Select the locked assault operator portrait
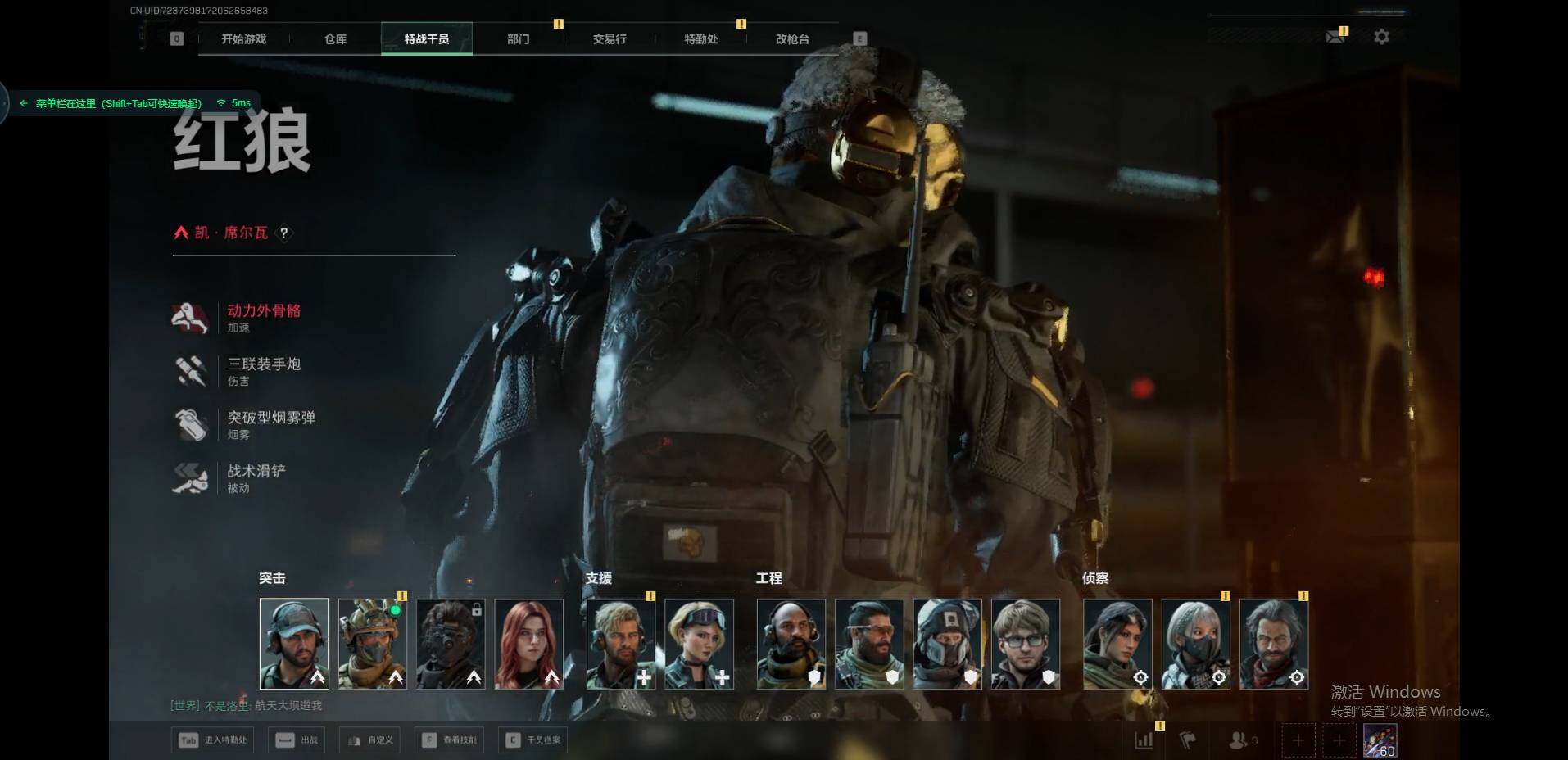Image resolution: width=1568 pixels, height=760 pixels. tap(451, 644)
